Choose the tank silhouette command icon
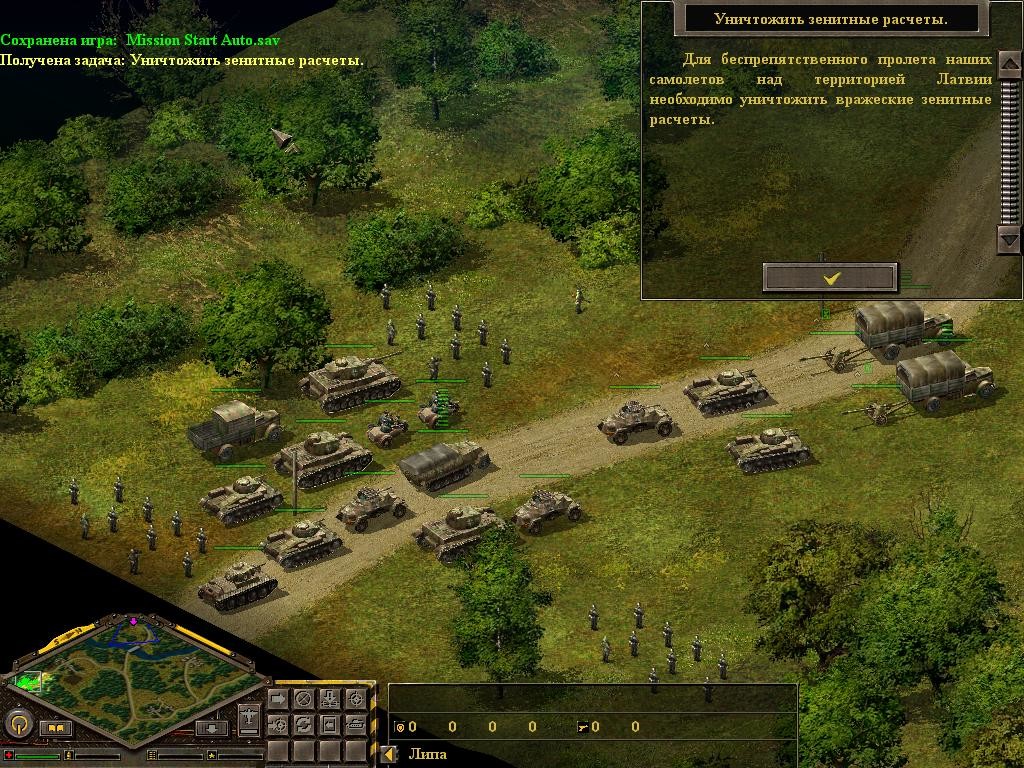 click(354, 723)
